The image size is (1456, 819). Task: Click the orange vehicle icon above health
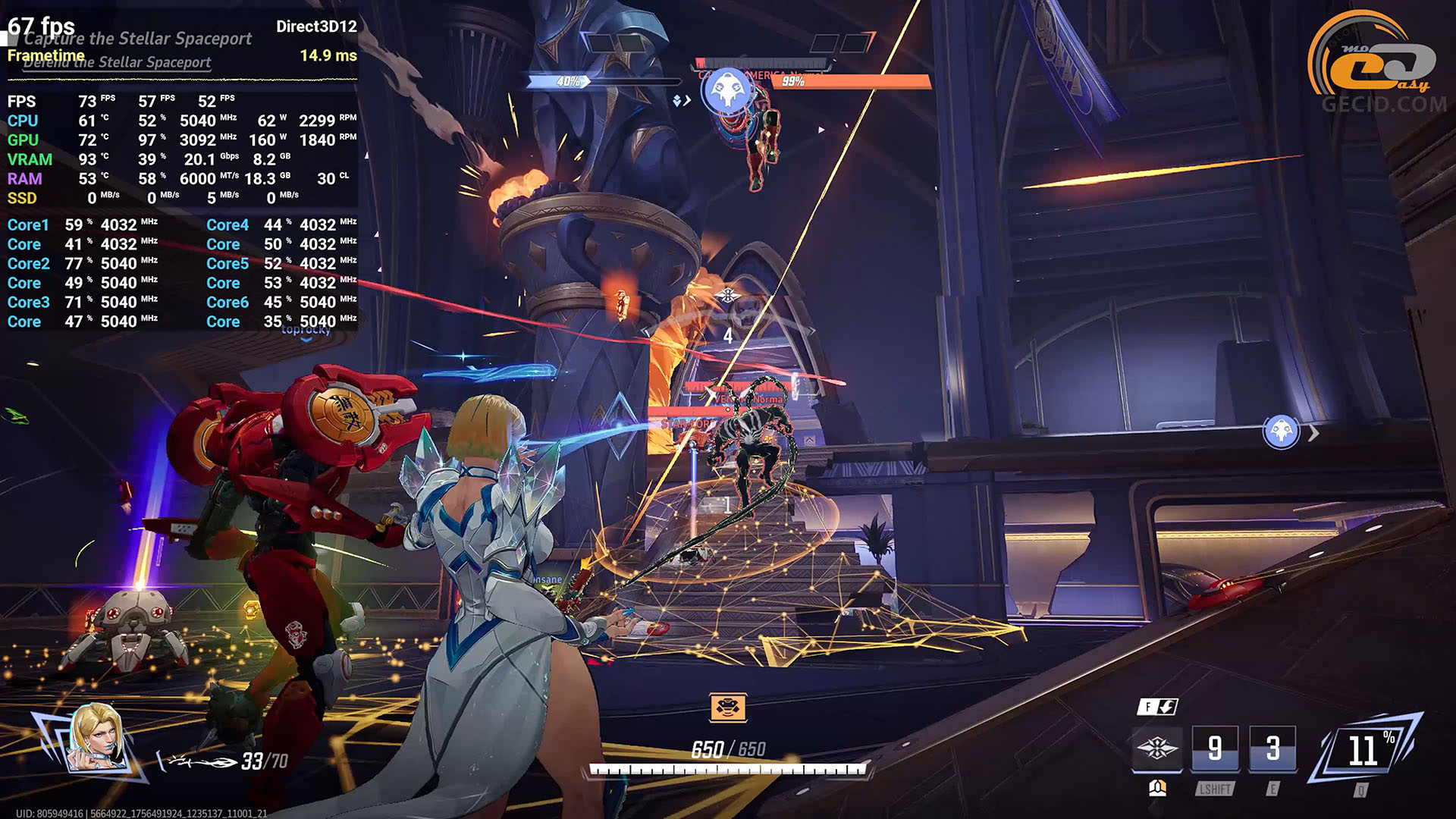point(728,708)
